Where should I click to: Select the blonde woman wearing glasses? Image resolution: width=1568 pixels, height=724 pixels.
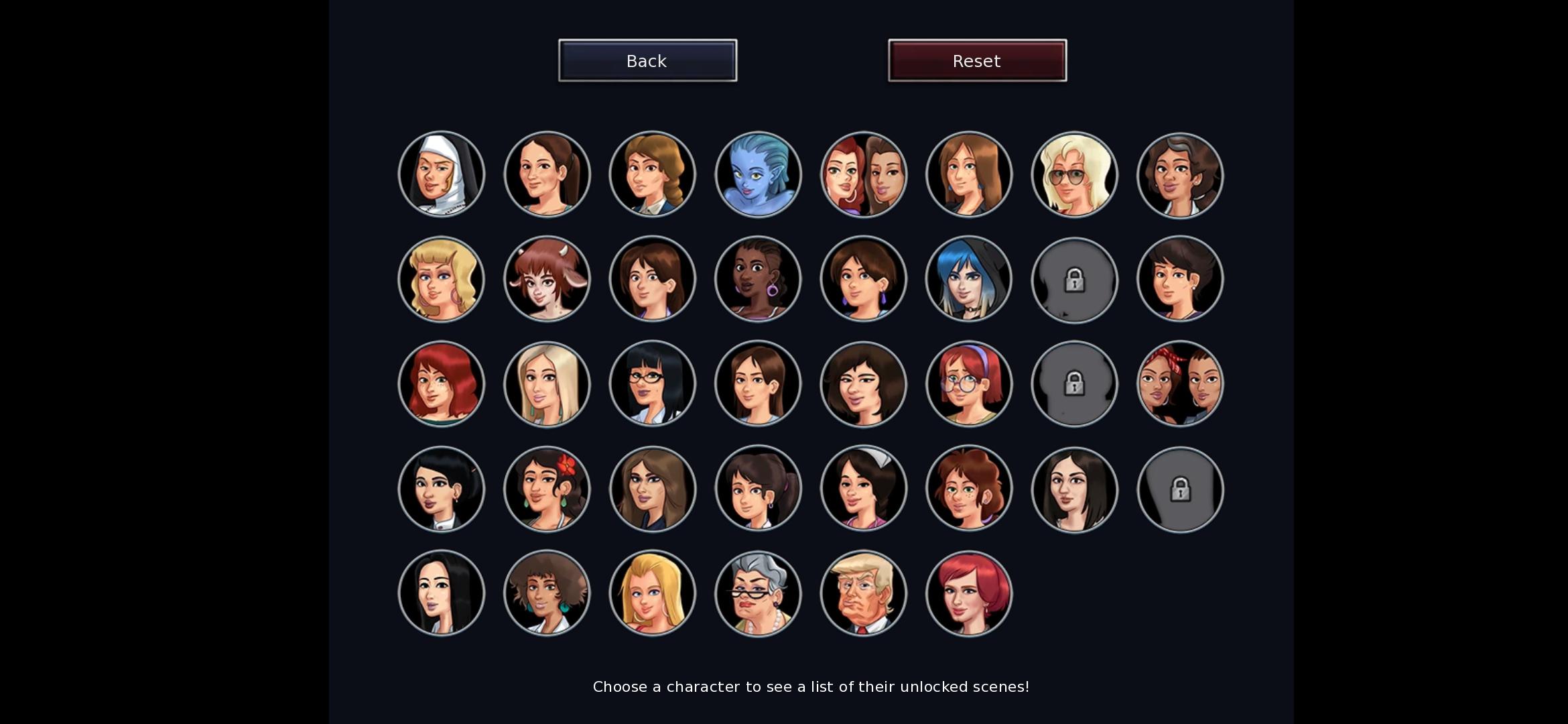click(1074, 174)
